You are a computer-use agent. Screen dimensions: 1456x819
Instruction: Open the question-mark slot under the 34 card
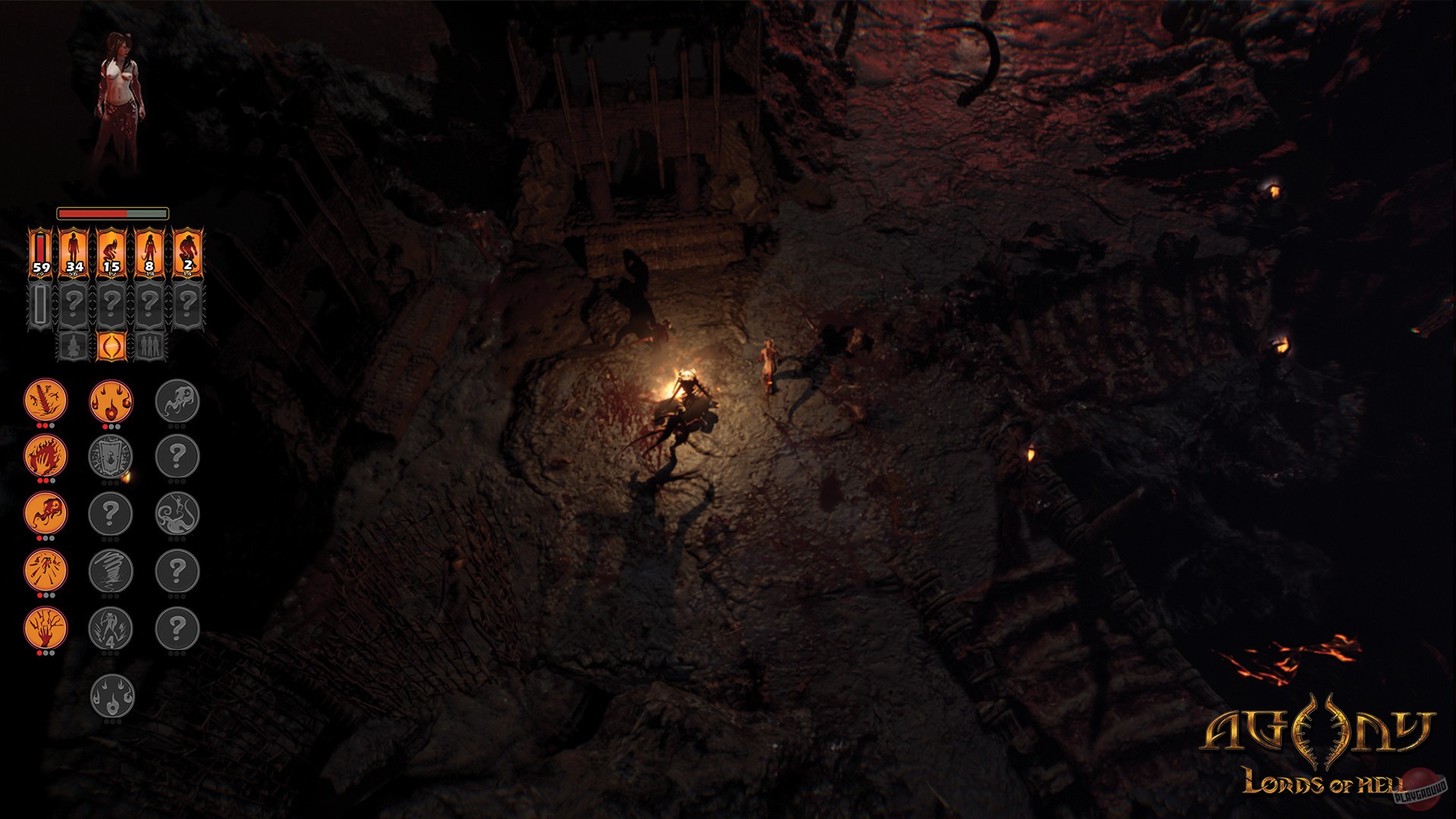coord(74,302)
